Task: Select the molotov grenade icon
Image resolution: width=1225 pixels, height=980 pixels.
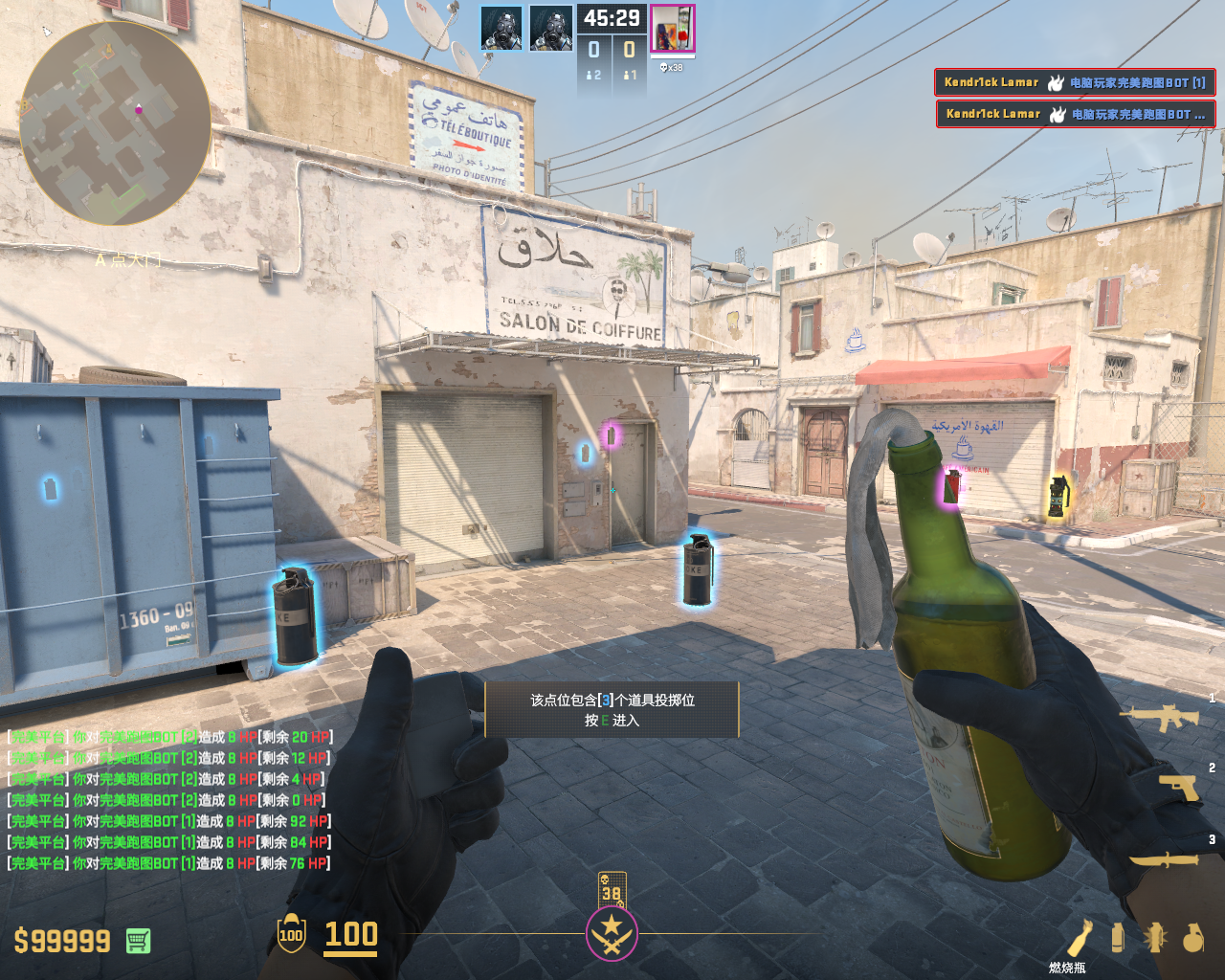Action: (x=1080, y=938)
